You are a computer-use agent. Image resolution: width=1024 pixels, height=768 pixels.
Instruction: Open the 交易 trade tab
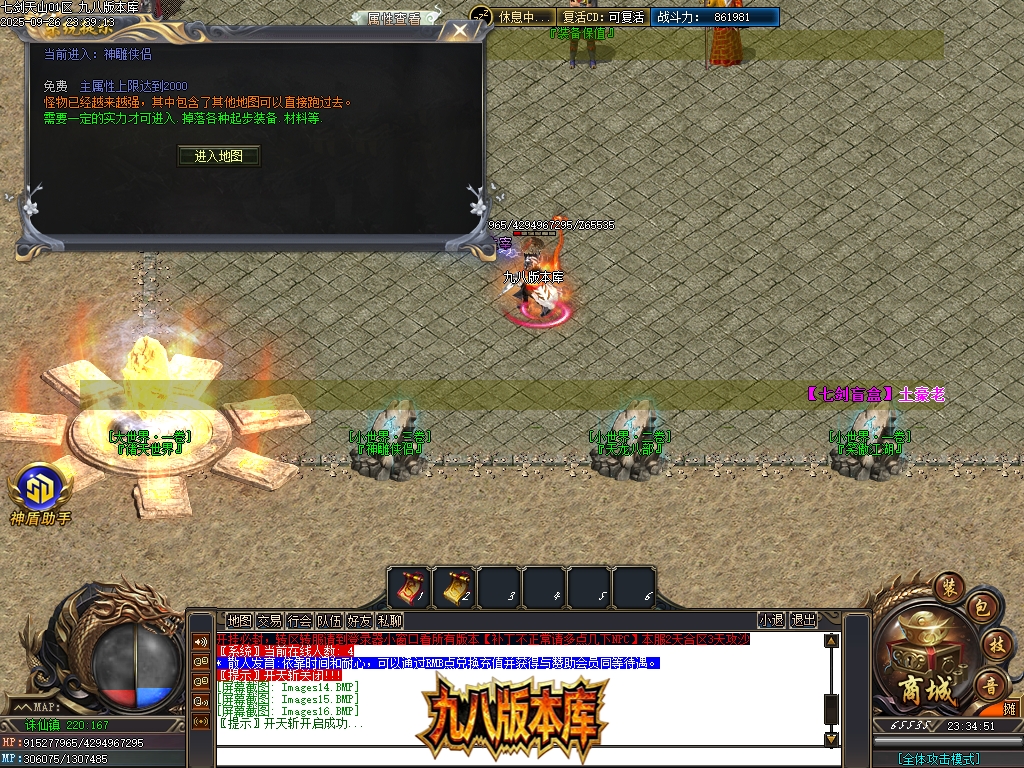click(269, 620)
